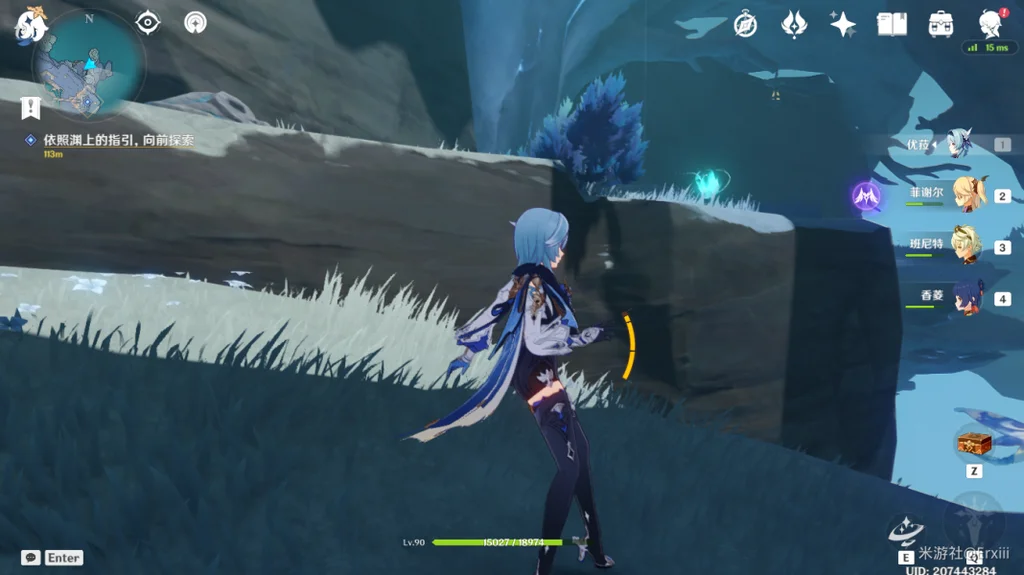Open the four-point star Wish icon
Image resolution: width=1024 pixels, height=575 pixels.
(x=843, y=24)
